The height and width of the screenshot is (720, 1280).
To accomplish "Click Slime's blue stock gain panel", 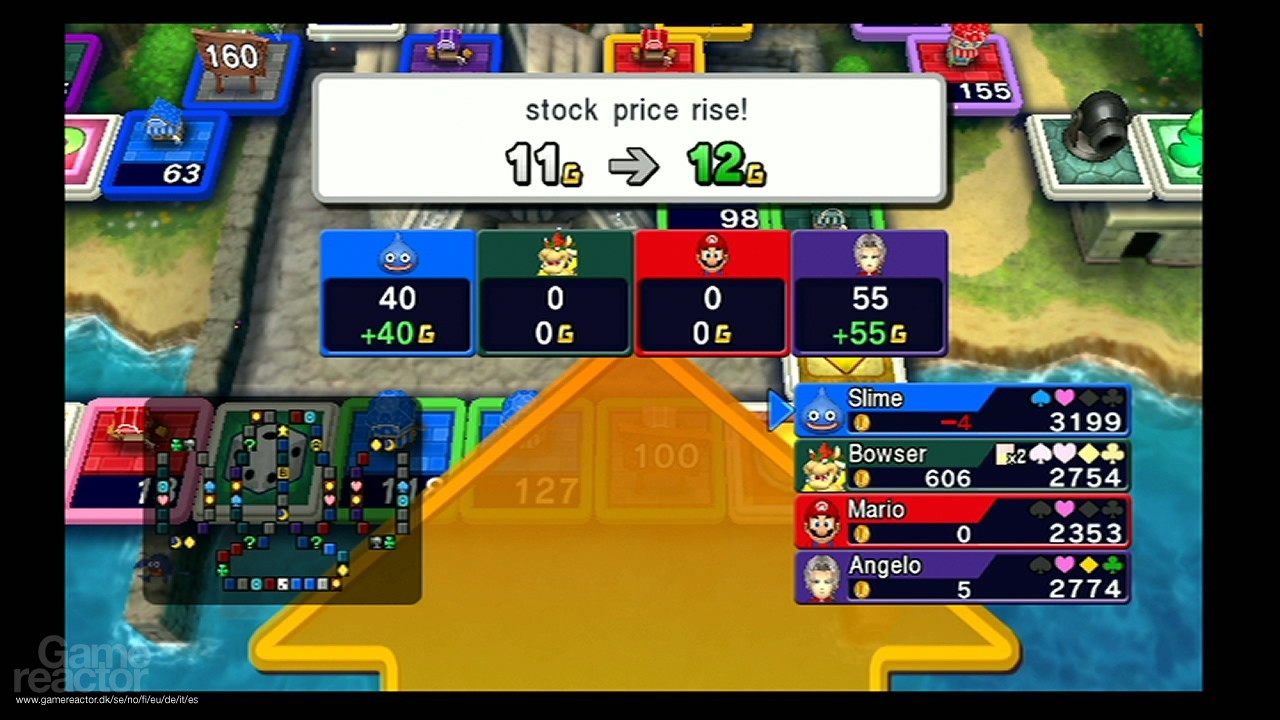I will (398, 293).
